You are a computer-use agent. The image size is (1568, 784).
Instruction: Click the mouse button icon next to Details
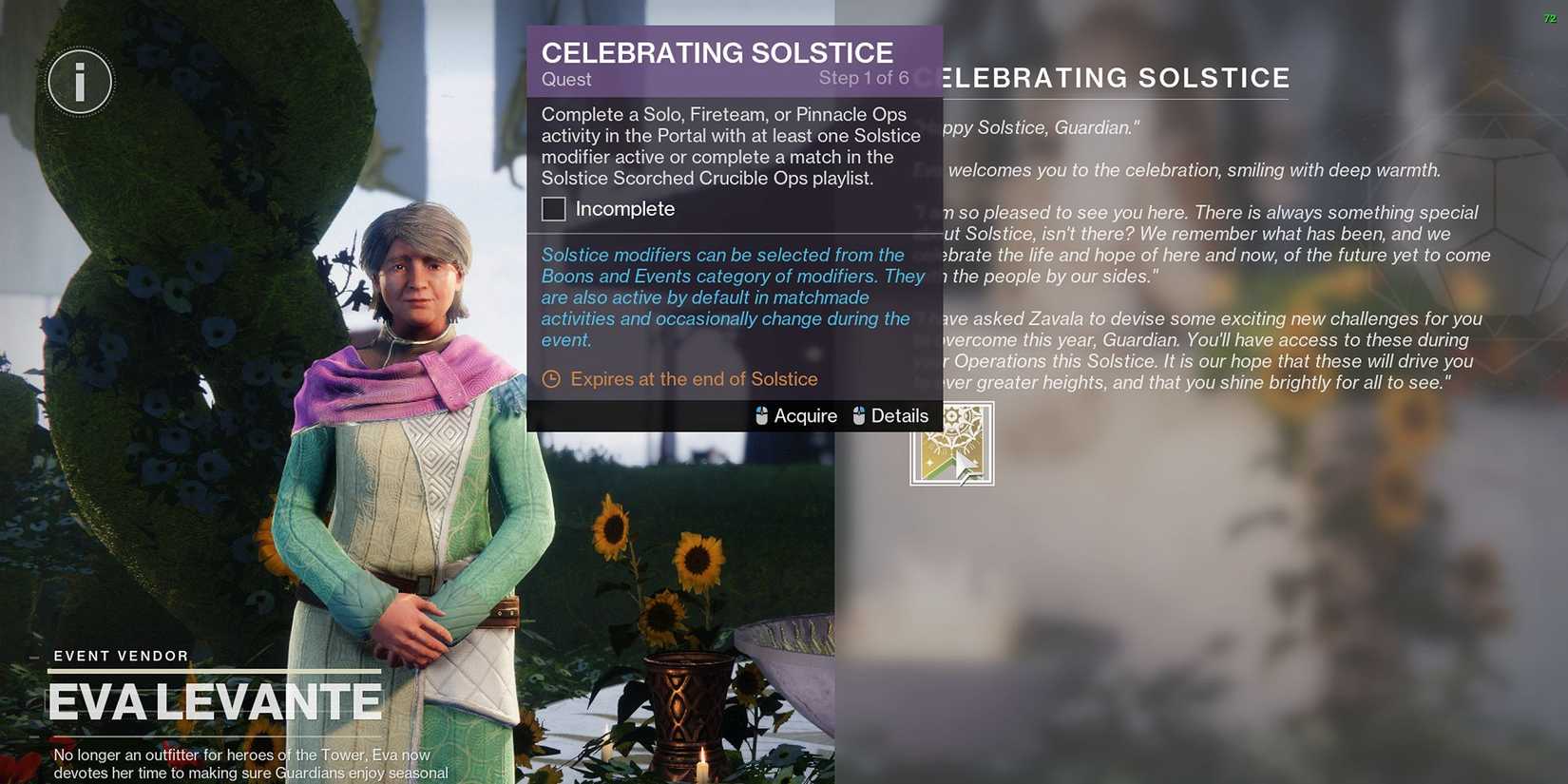click(860, 415)
